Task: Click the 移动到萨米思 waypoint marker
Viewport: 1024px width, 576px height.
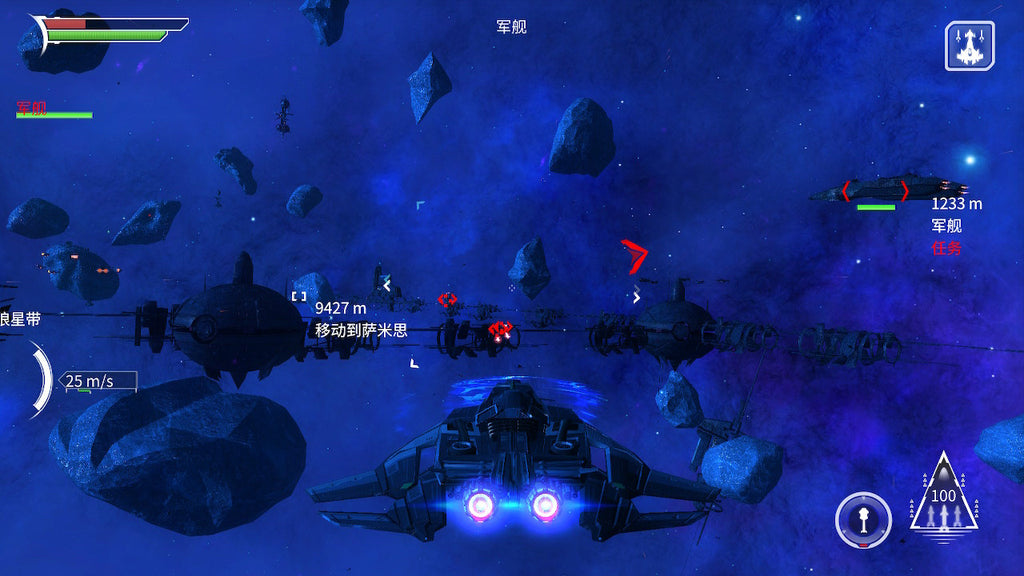Action: pos(299,296)
